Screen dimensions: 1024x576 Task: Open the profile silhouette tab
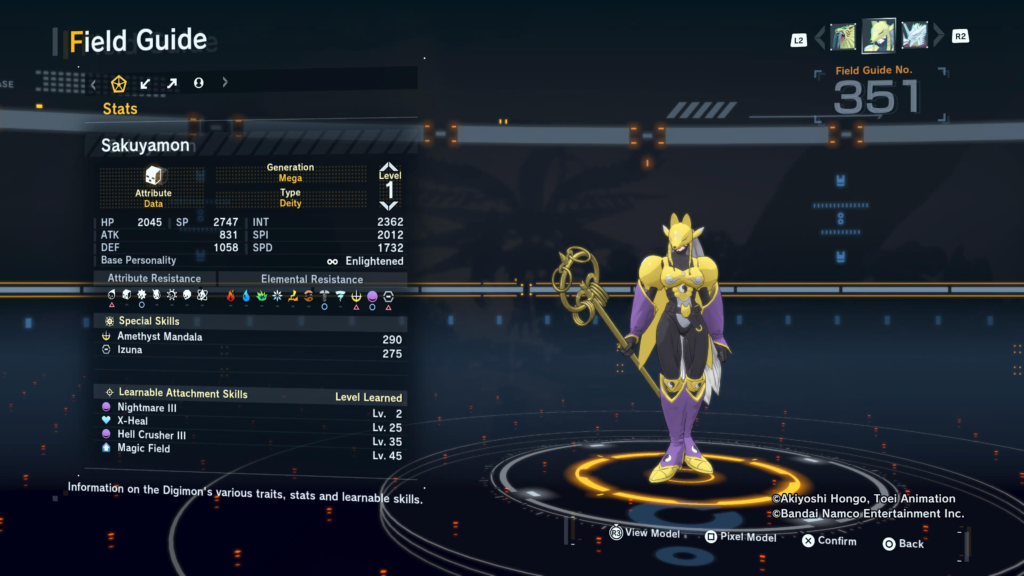(198, 83)
